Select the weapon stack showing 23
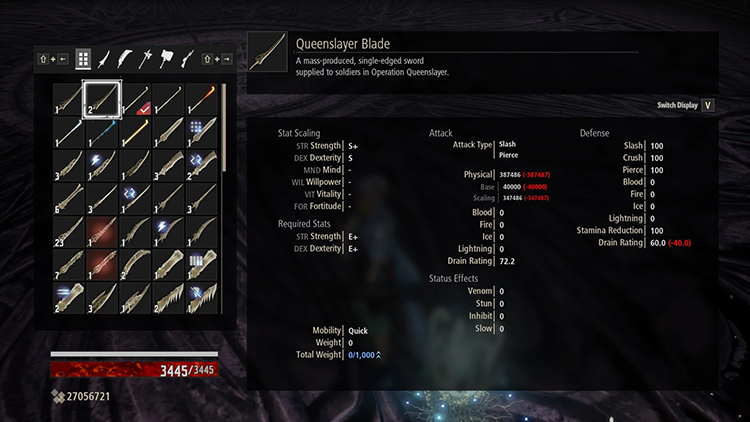Image resolution: width=750 pixels, height=422 pixels. (x=67, y=234)
